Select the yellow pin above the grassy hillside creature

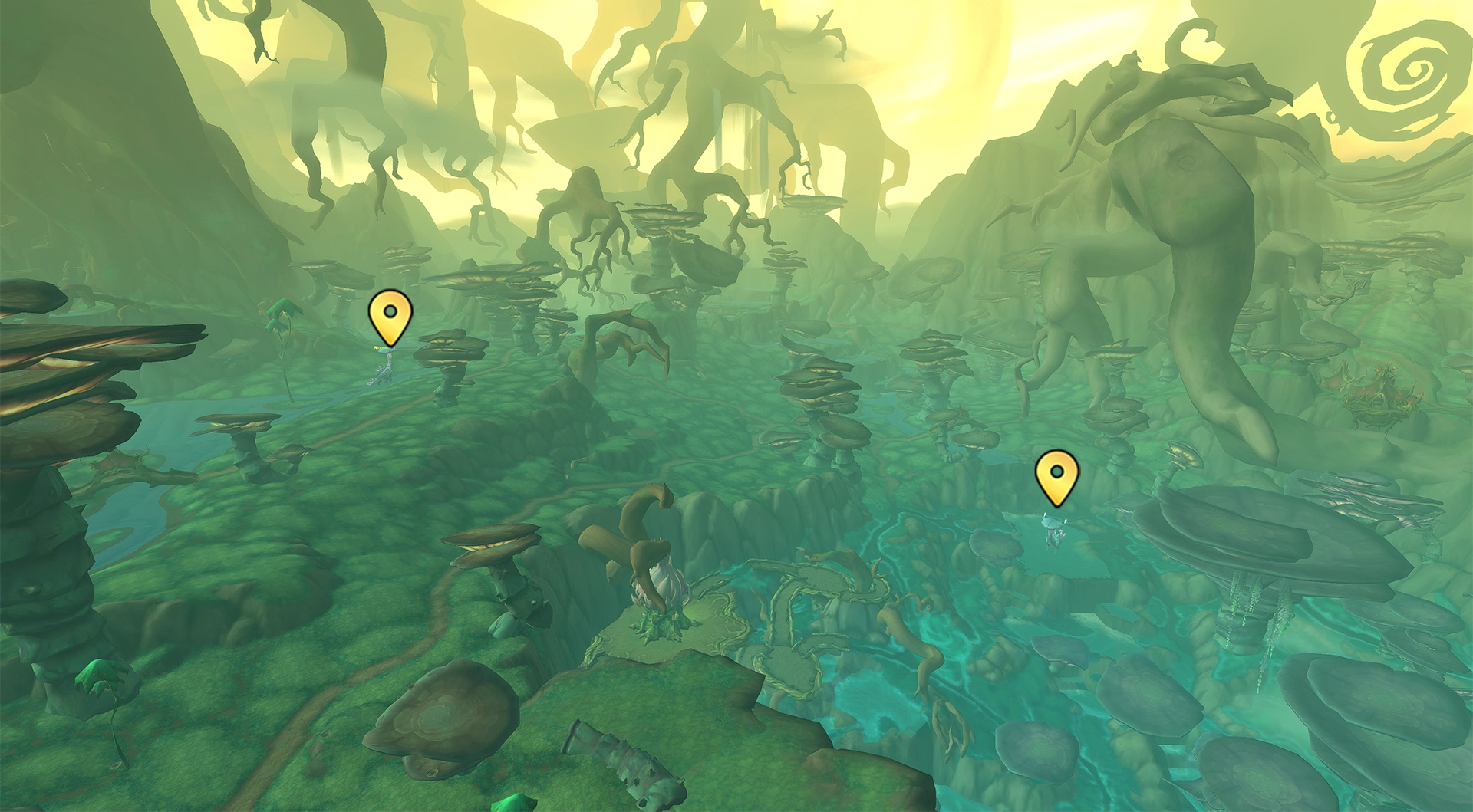(x=390, y=315)
